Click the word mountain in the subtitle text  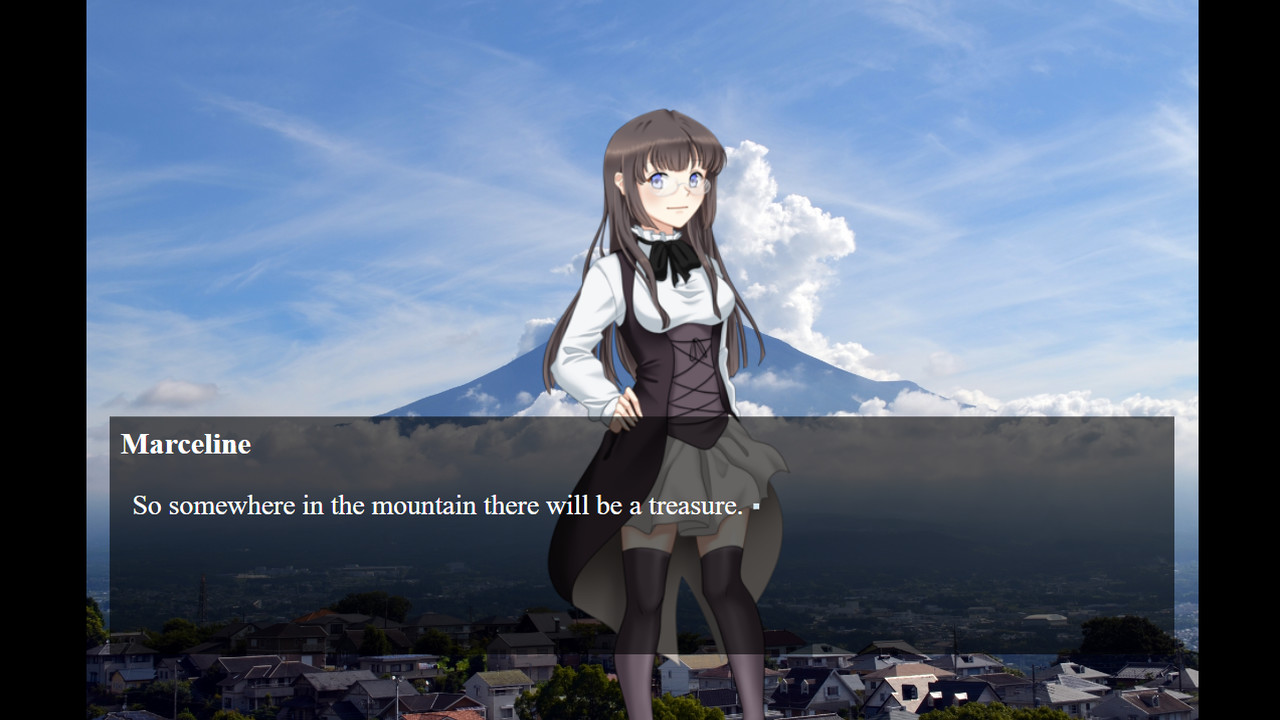point(424,505)
